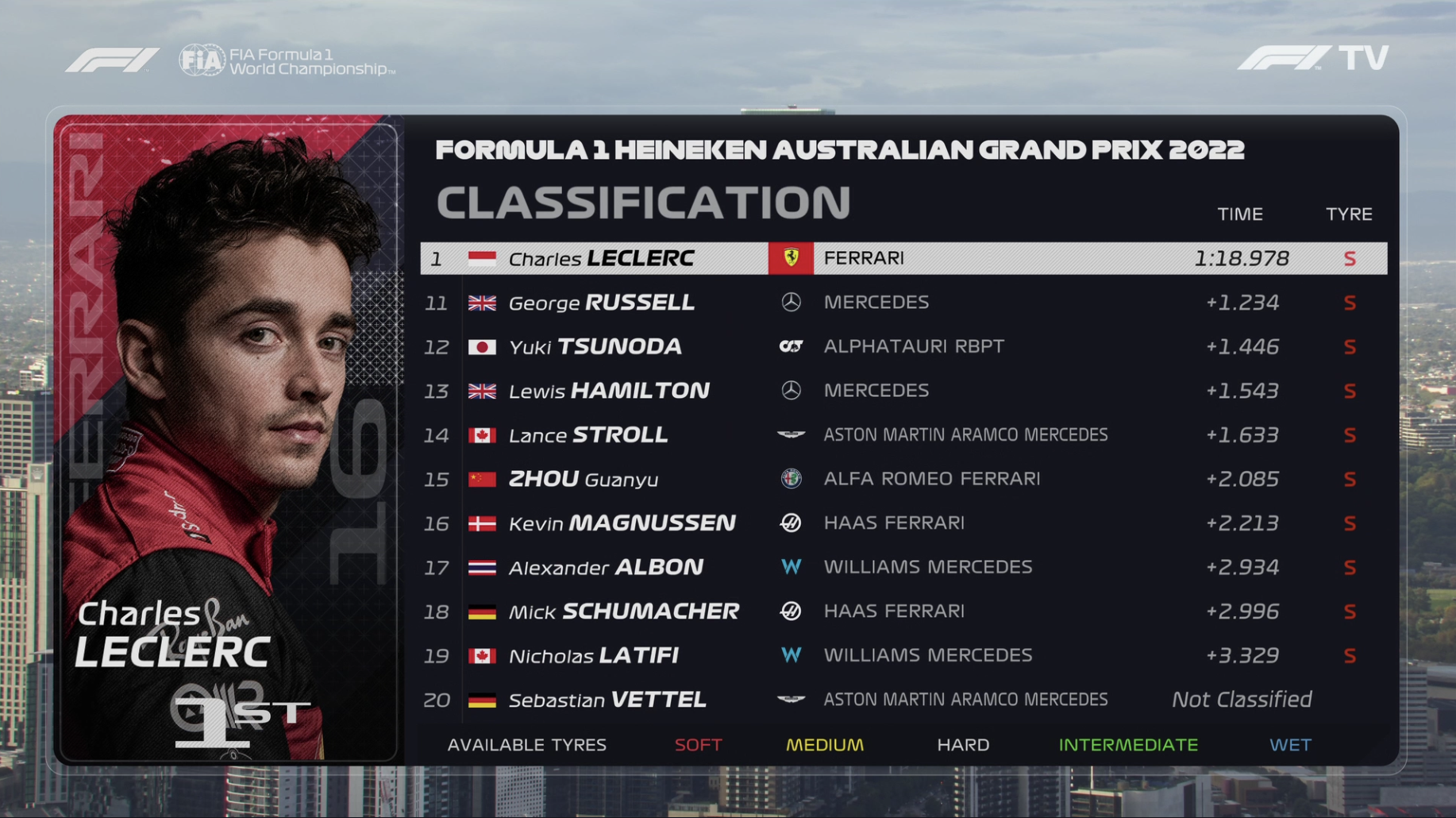Select the Yuki Tsunoda row
Image resolution: width=1456 pixels, height=818 pixels.
(x=903, y=346)
